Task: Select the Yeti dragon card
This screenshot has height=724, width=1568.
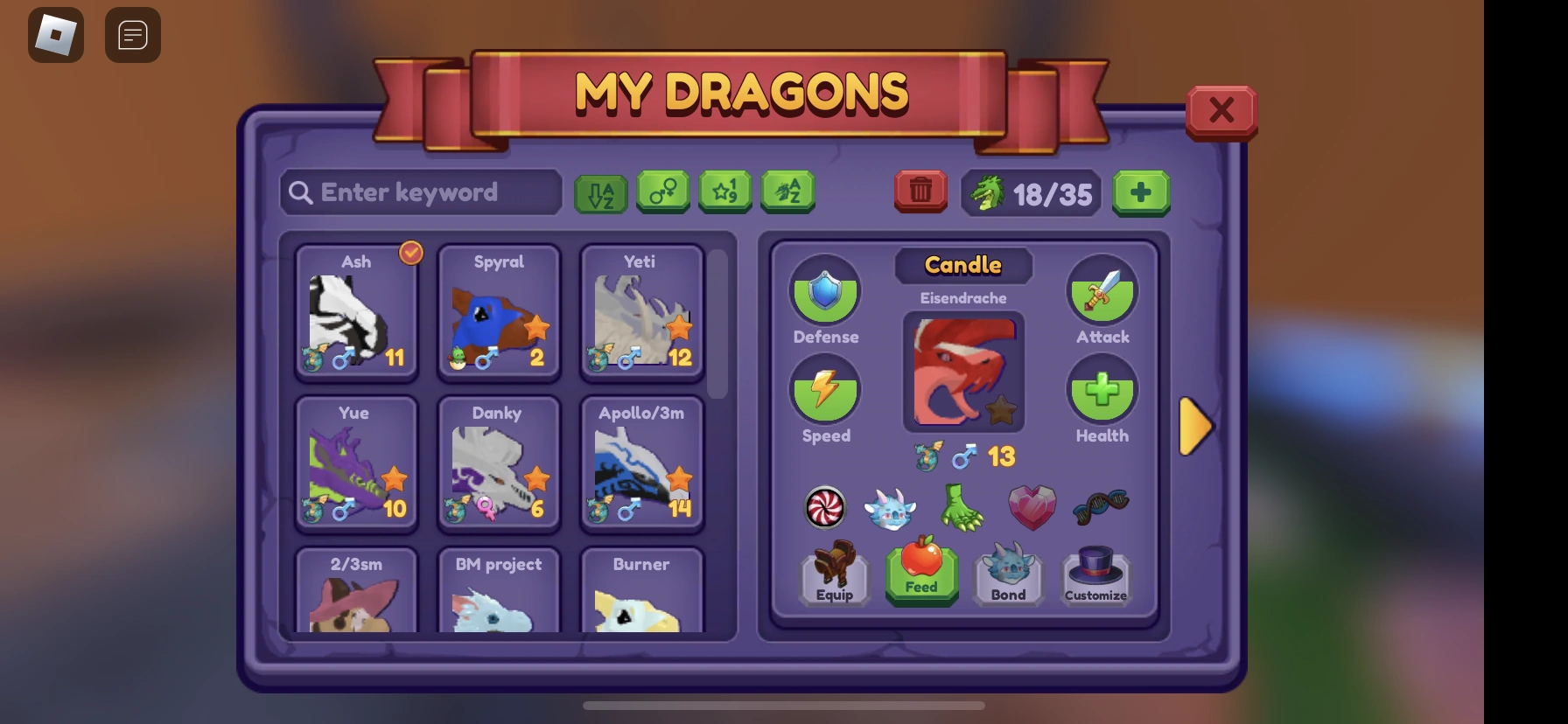Action: coord(641,315)
